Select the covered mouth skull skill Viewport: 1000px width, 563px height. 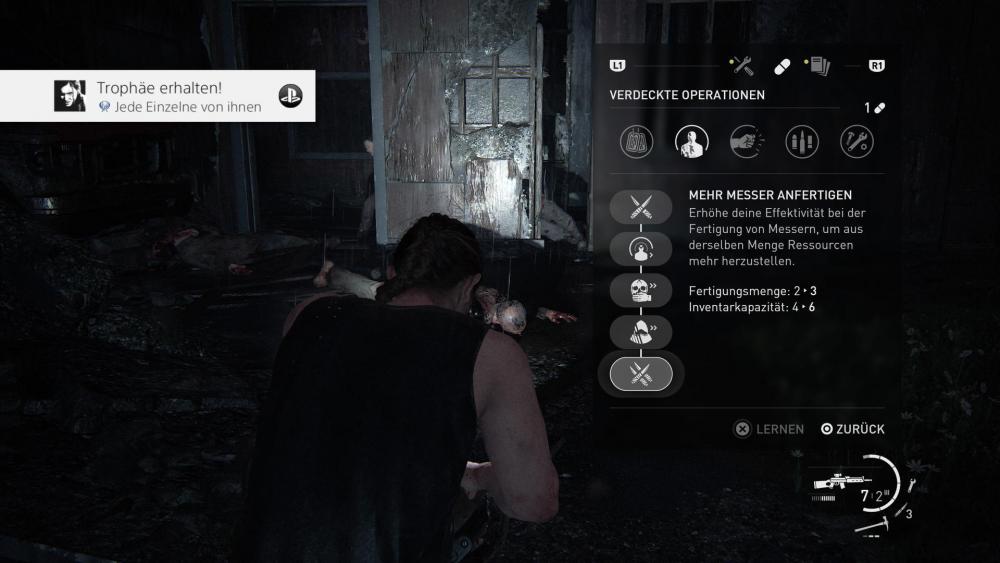(x=641, y=290)
